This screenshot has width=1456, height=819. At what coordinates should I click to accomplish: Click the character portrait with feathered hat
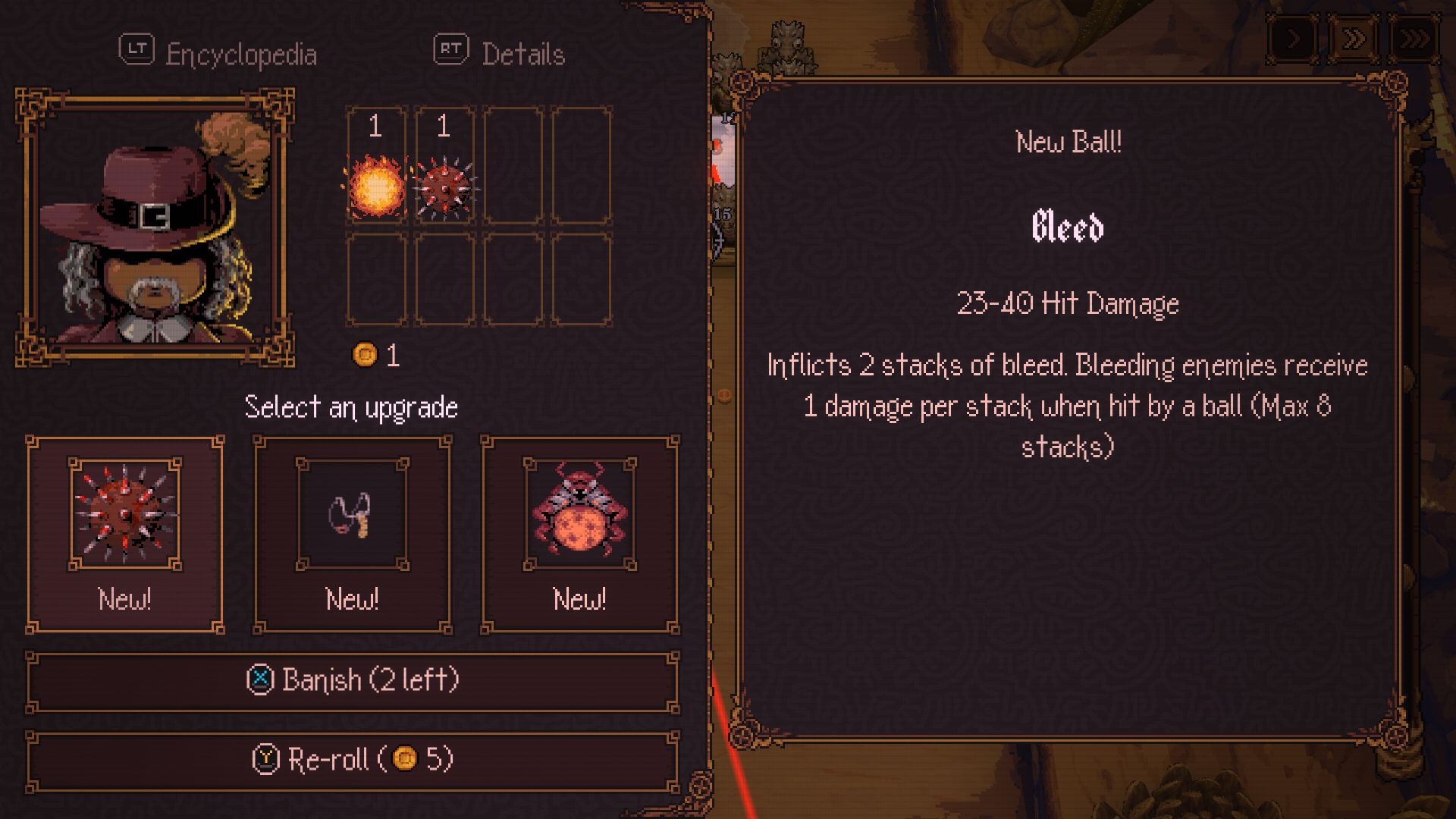155,227
